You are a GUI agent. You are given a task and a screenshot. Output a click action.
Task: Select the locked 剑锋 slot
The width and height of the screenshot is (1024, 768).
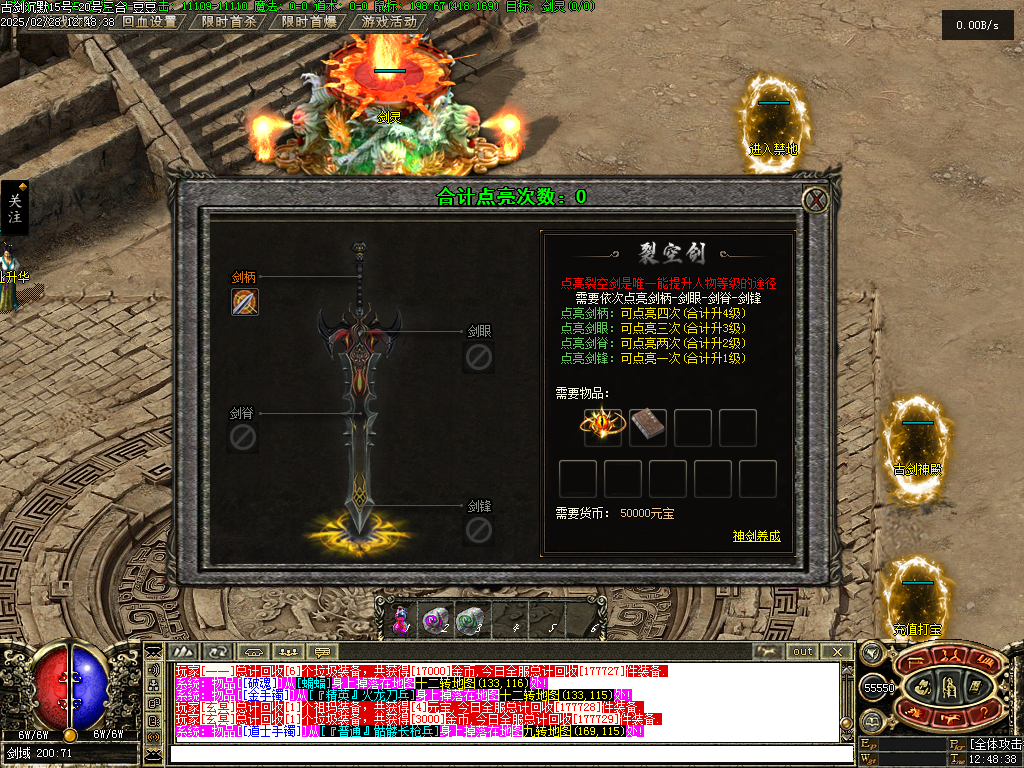tap(479, 530)
